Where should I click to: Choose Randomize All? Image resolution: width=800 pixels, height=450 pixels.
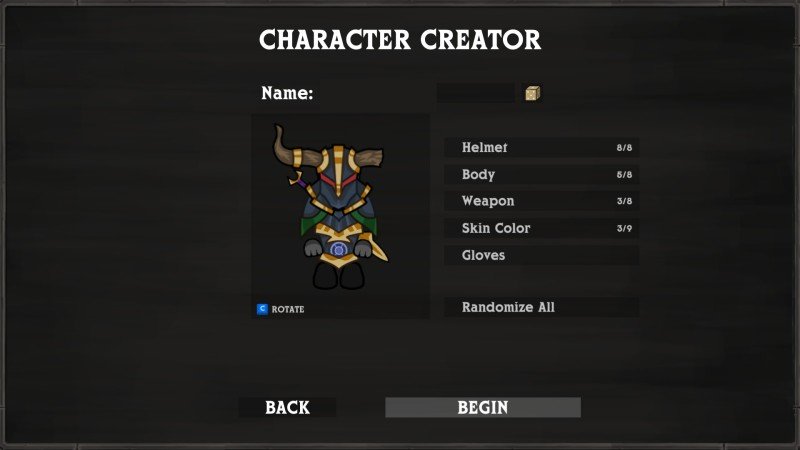pyautogui.click(x=541, y=308)
